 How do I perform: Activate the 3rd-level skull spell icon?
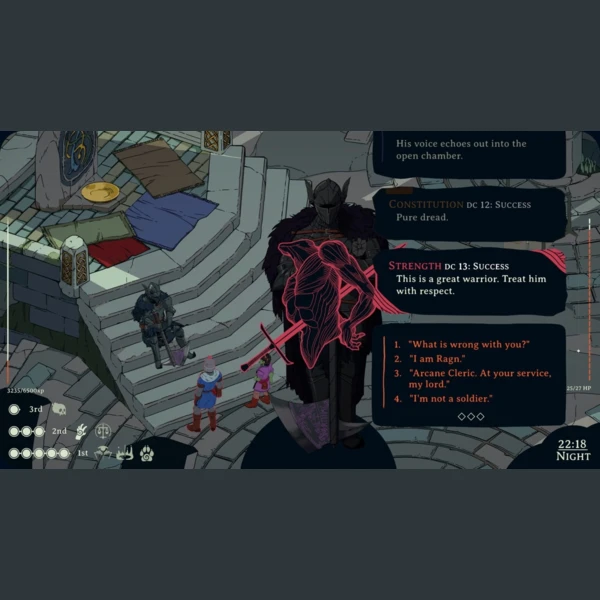[59, 409]
